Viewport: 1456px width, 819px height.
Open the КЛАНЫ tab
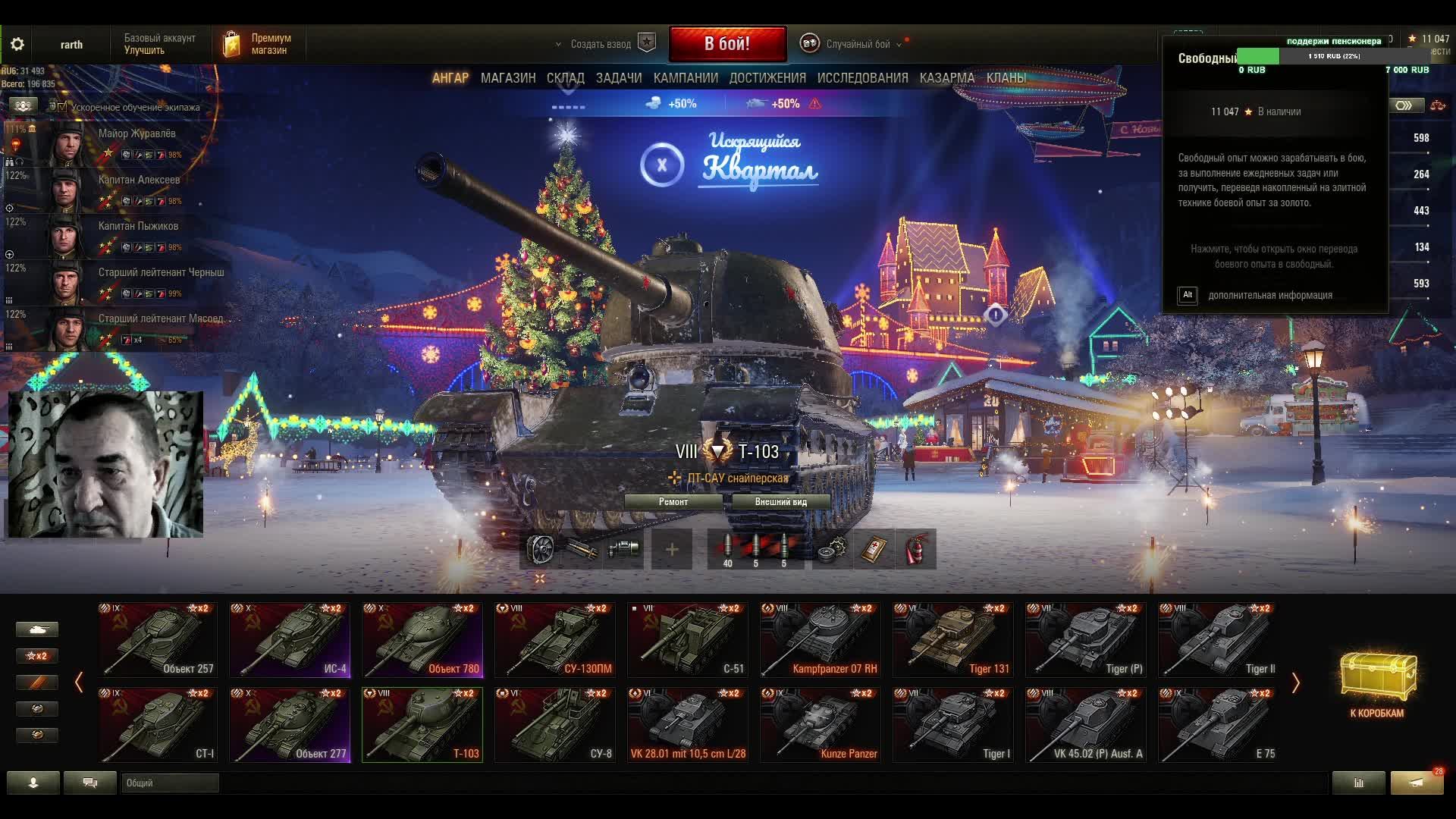pos(1006,78)
